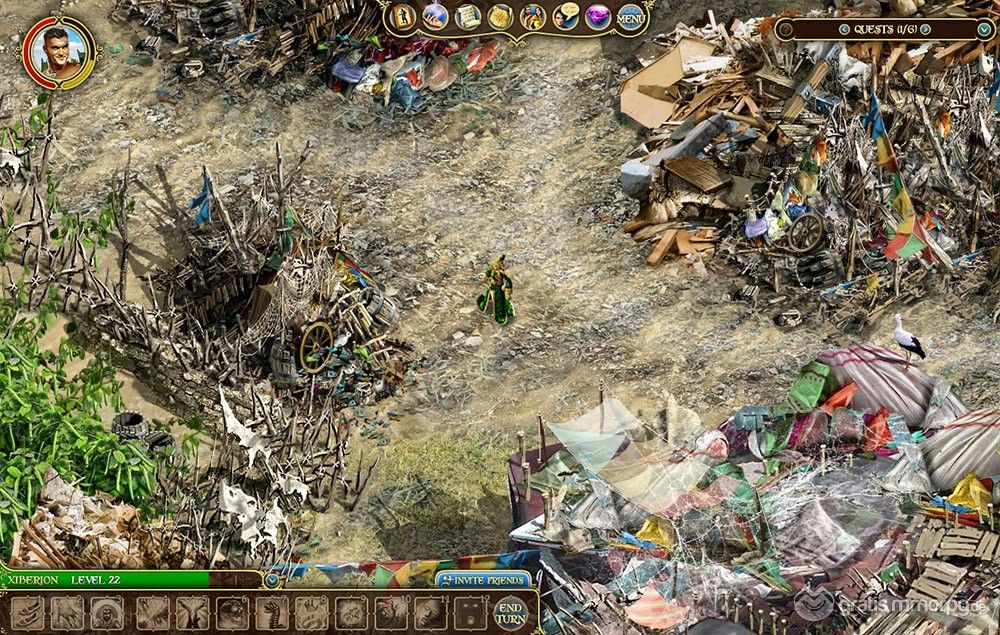Open the hand with magic orb icon

click(435, 17)
